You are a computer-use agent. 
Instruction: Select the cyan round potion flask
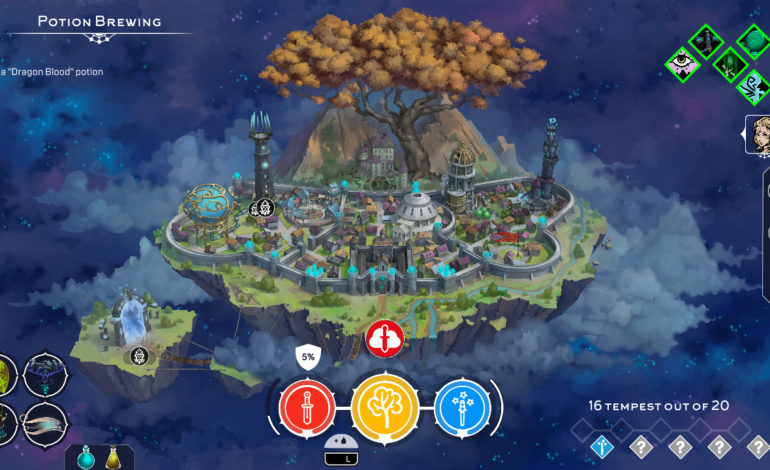(x=86, y=459)
